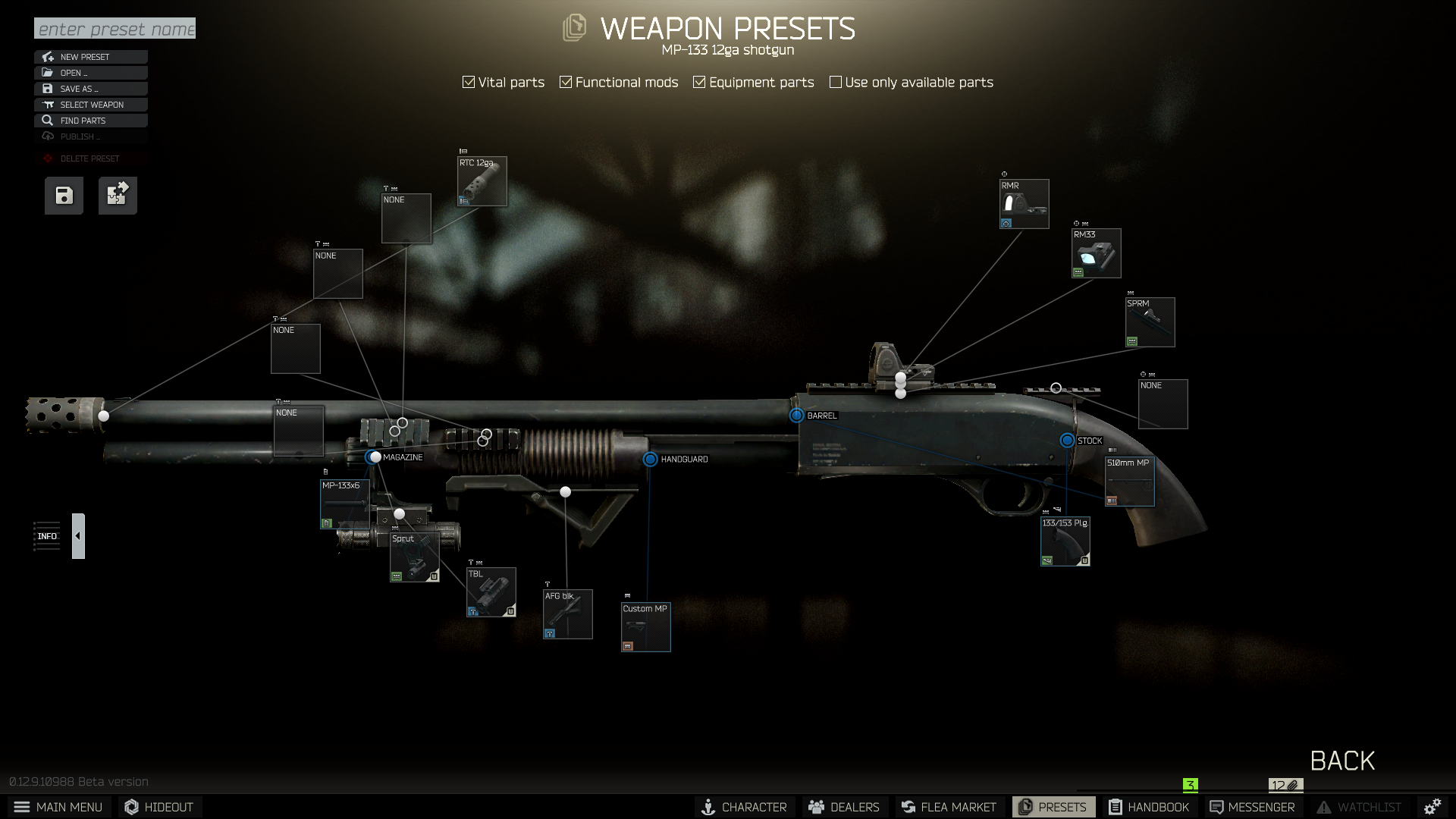
Task: Click the large save preset floppy button
Action: tap(63, 195)
